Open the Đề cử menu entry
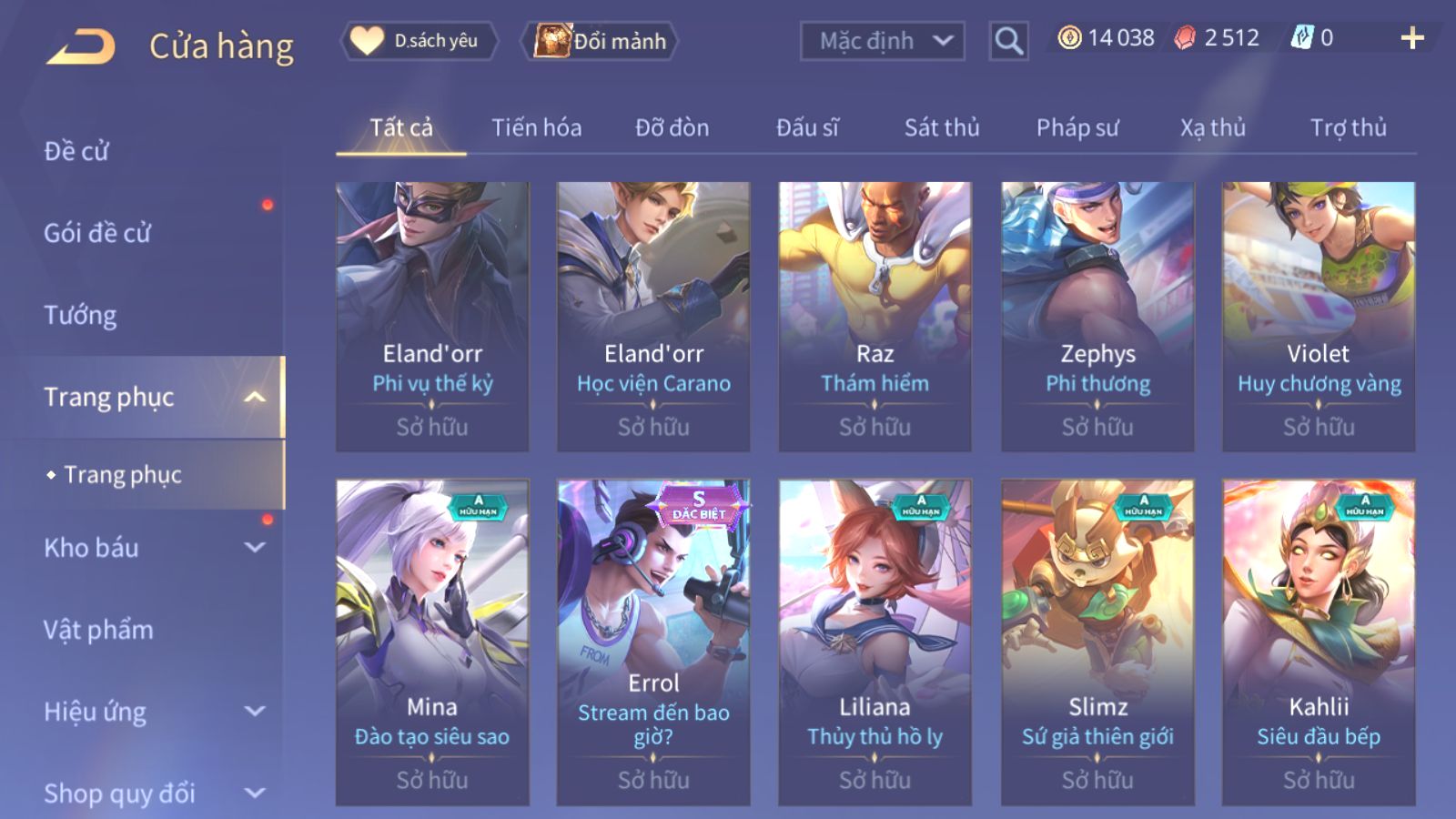Viewport: 1456px width, 819px height. (76, 151)
